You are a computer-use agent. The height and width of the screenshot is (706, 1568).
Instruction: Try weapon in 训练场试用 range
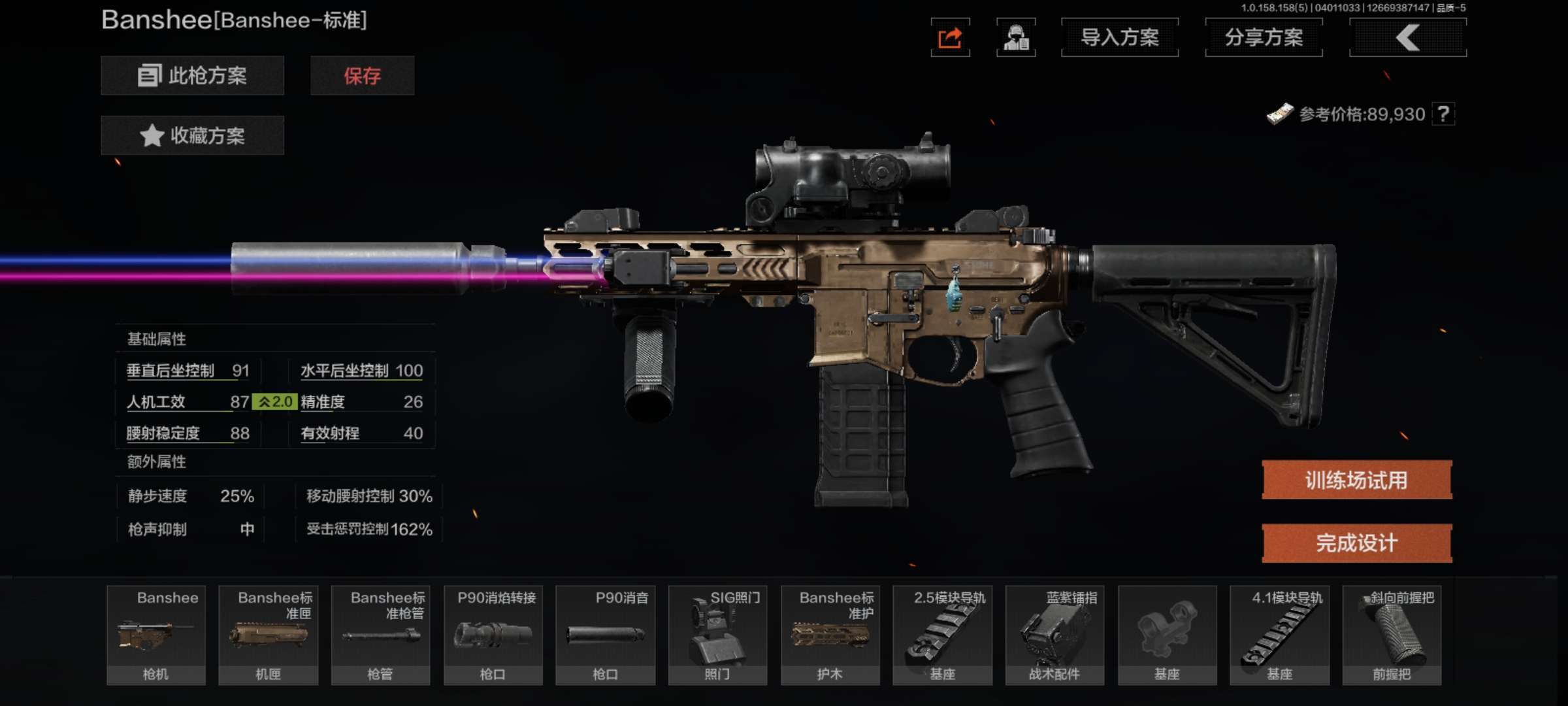click(x=1356, y=480)
